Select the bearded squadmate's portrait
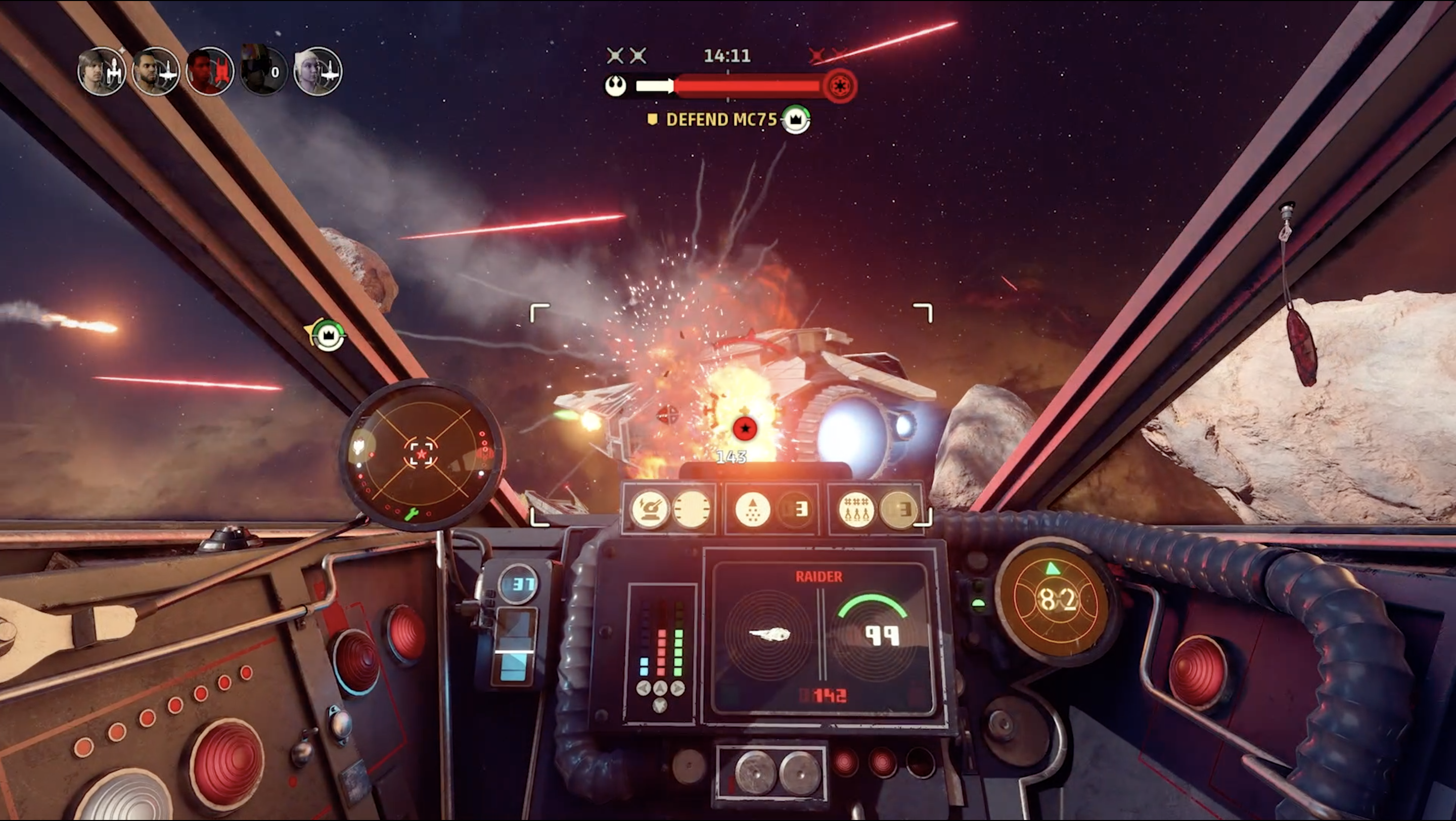The image size is (1456, 821). click(155, 71)
